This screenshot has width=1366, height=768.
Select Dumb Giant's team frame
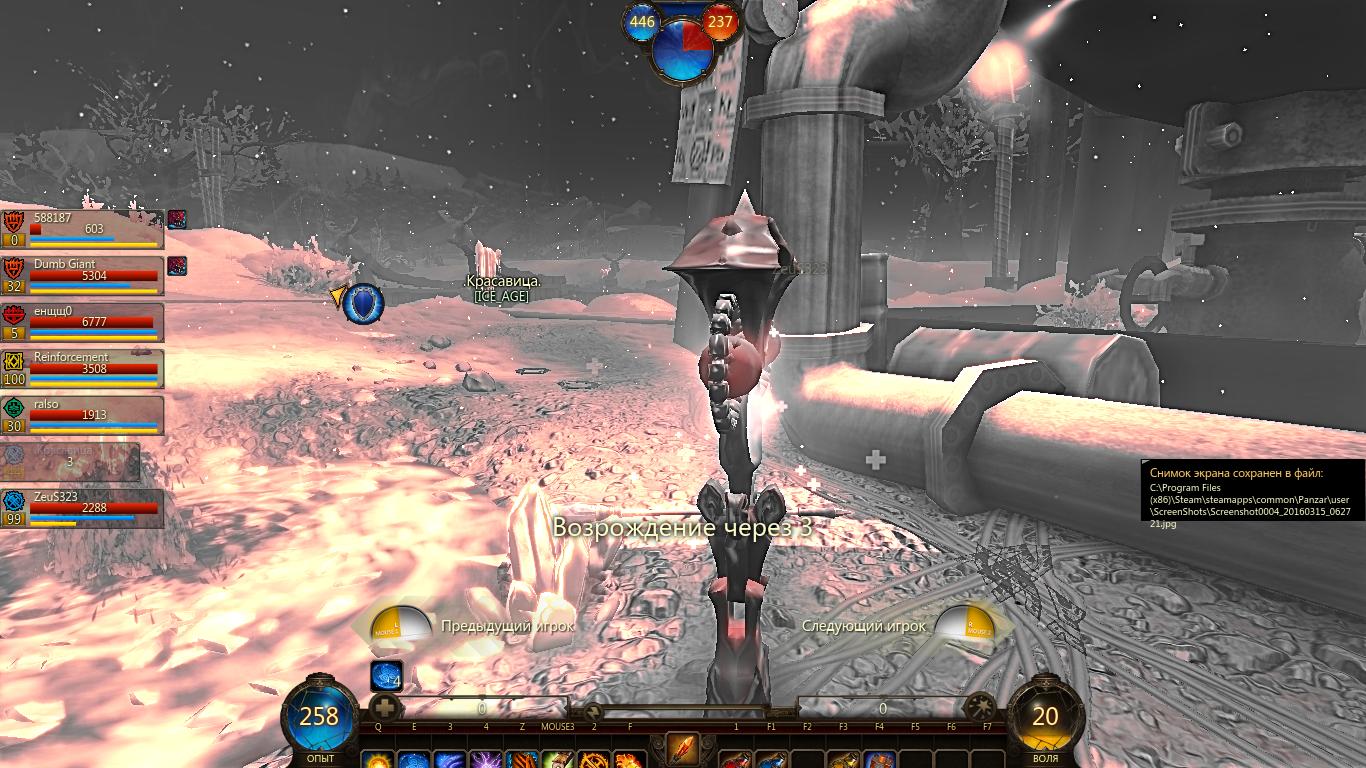point(82,275)
